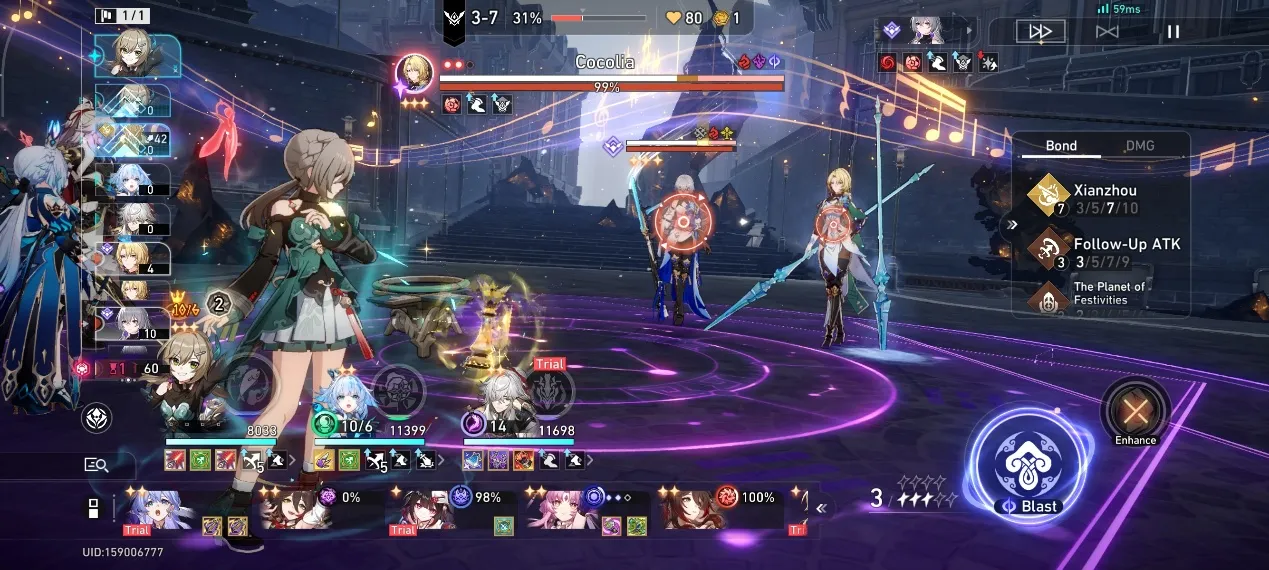Select the bench character at 0% energy
This screenshot has width=1269, height=570.
295,510
